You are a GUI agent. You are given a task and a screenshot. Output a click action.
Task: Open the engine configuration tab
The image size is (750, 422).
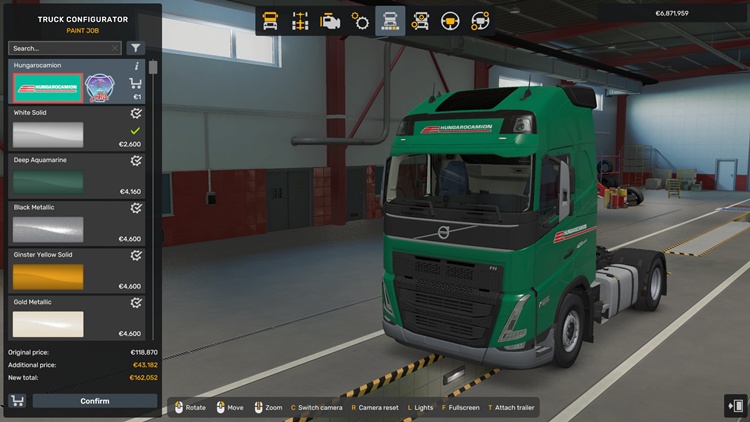click(x=330, y=20)
